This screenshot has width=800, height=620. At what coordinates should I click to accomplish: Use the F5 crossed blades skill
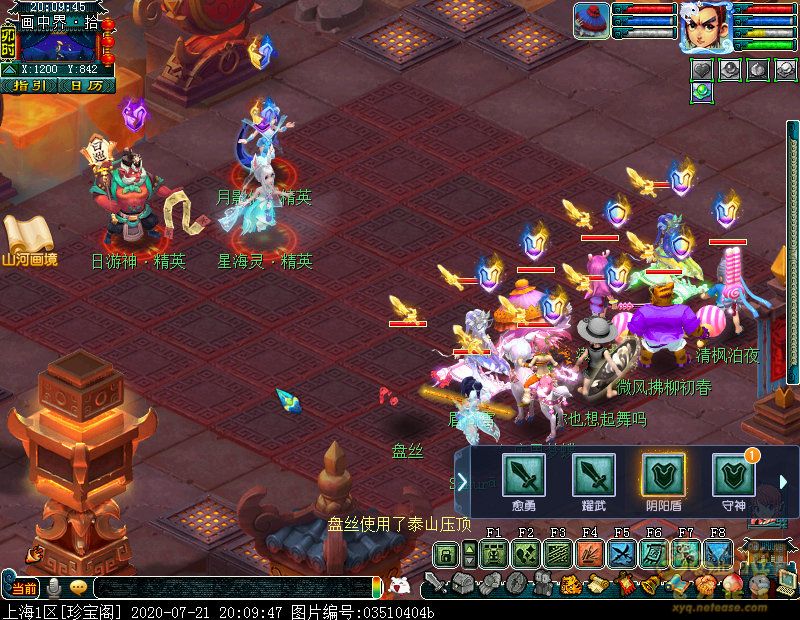[622, 554]
